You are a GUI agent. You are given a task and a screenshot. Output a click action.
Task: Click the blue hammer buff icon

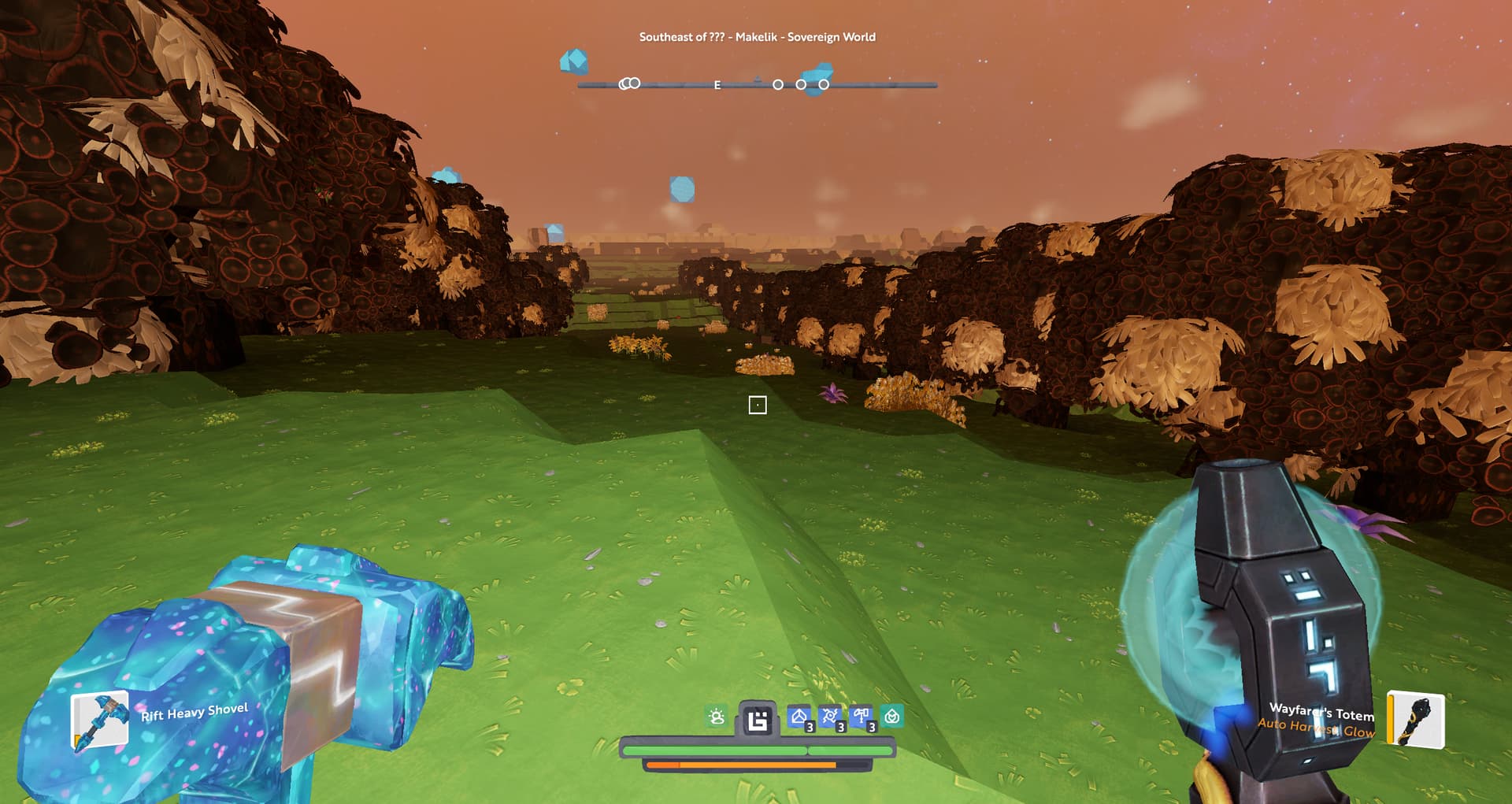861,717
